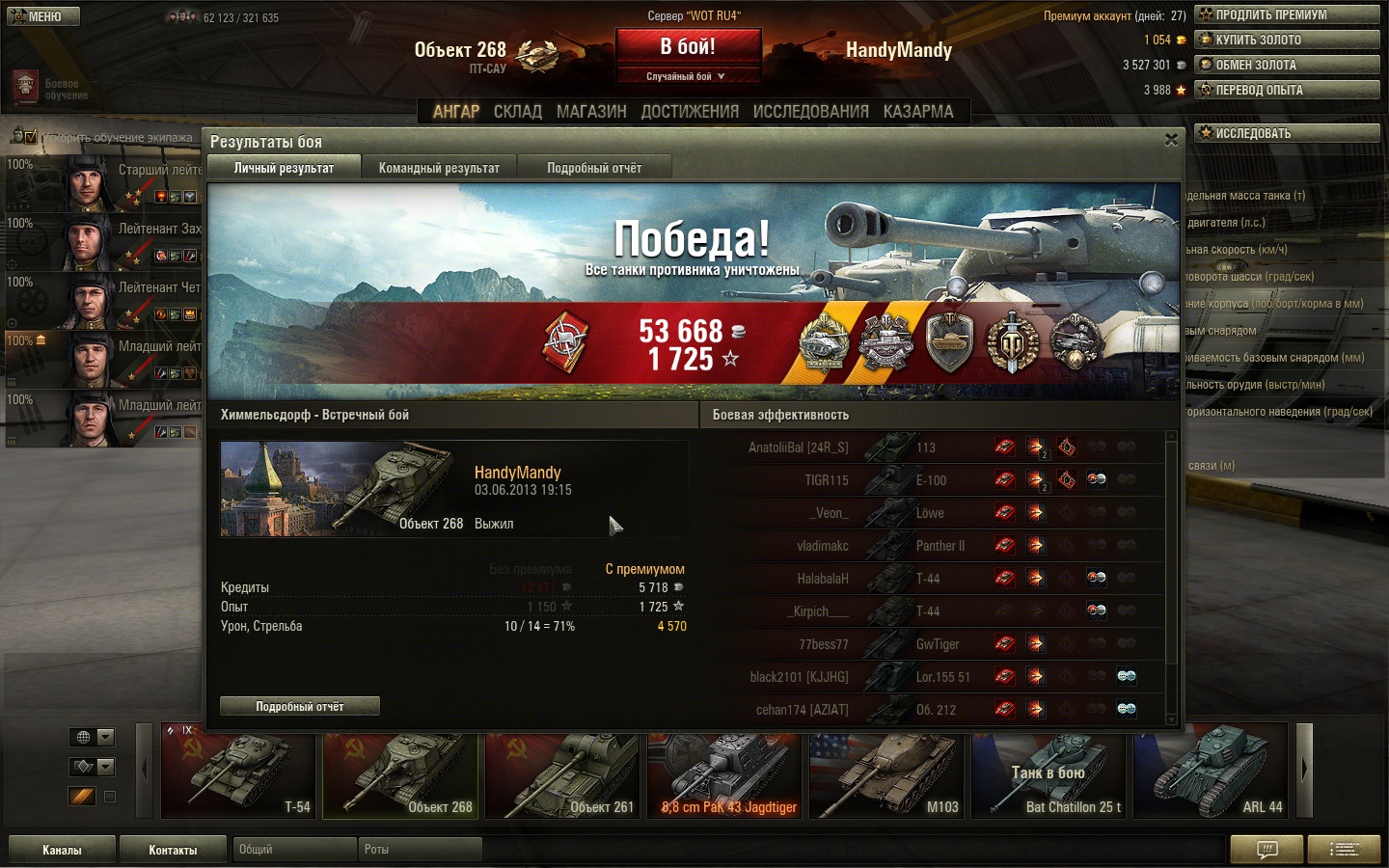Open the Случайный бой battle type dropdown

(x=687, y=76)
